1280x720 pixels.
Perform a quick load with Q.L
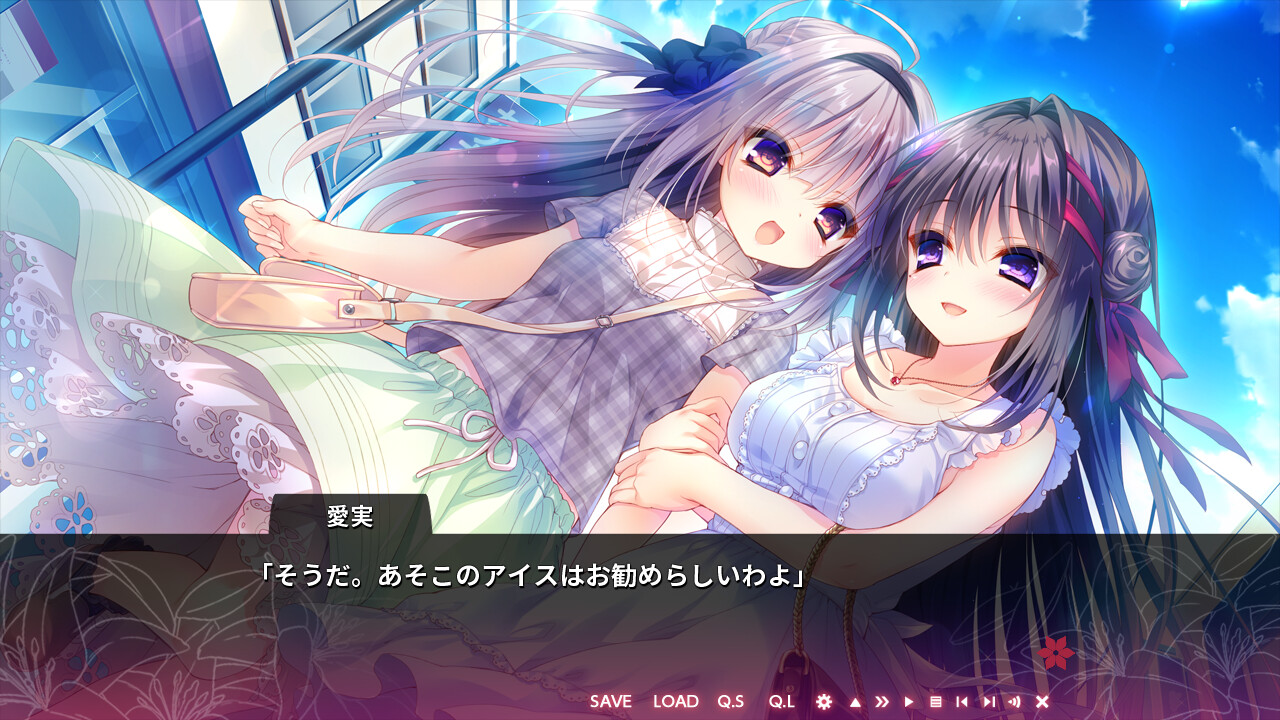pos(781,702)
